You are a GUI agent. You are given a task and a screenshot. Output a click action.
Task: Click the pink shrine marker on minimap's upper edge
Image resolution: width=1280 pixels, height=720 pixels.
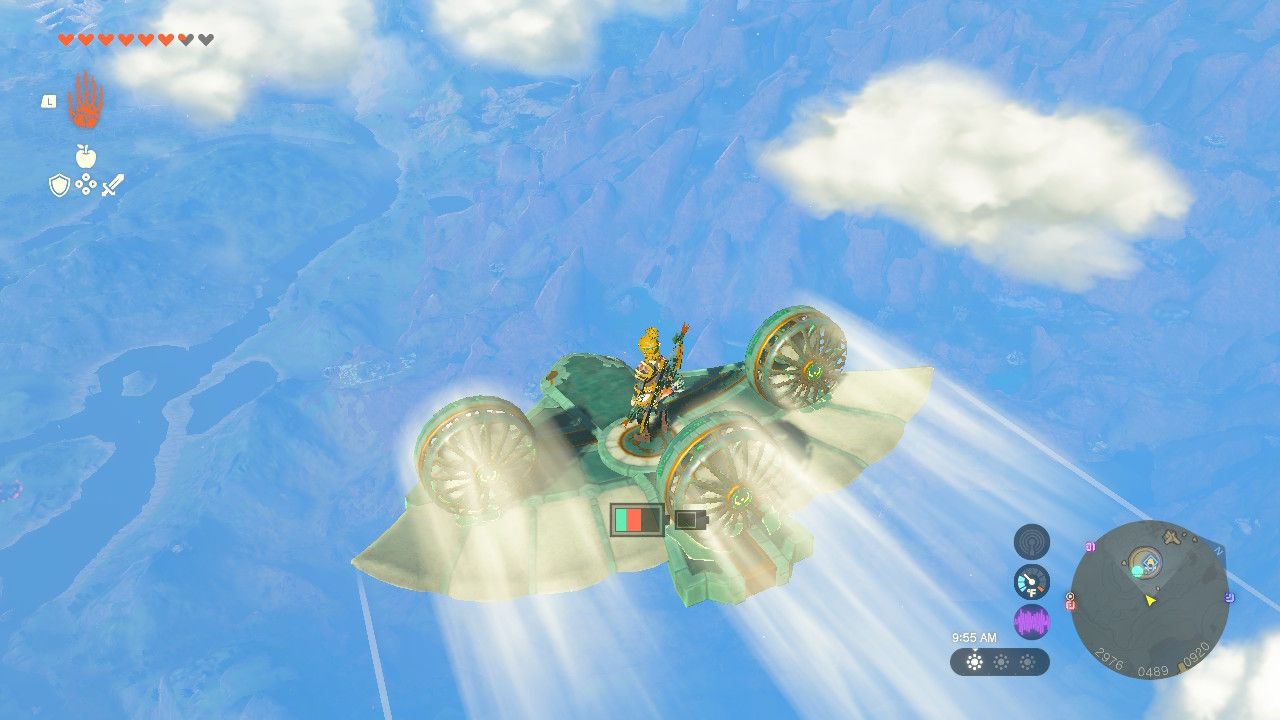1090,546
